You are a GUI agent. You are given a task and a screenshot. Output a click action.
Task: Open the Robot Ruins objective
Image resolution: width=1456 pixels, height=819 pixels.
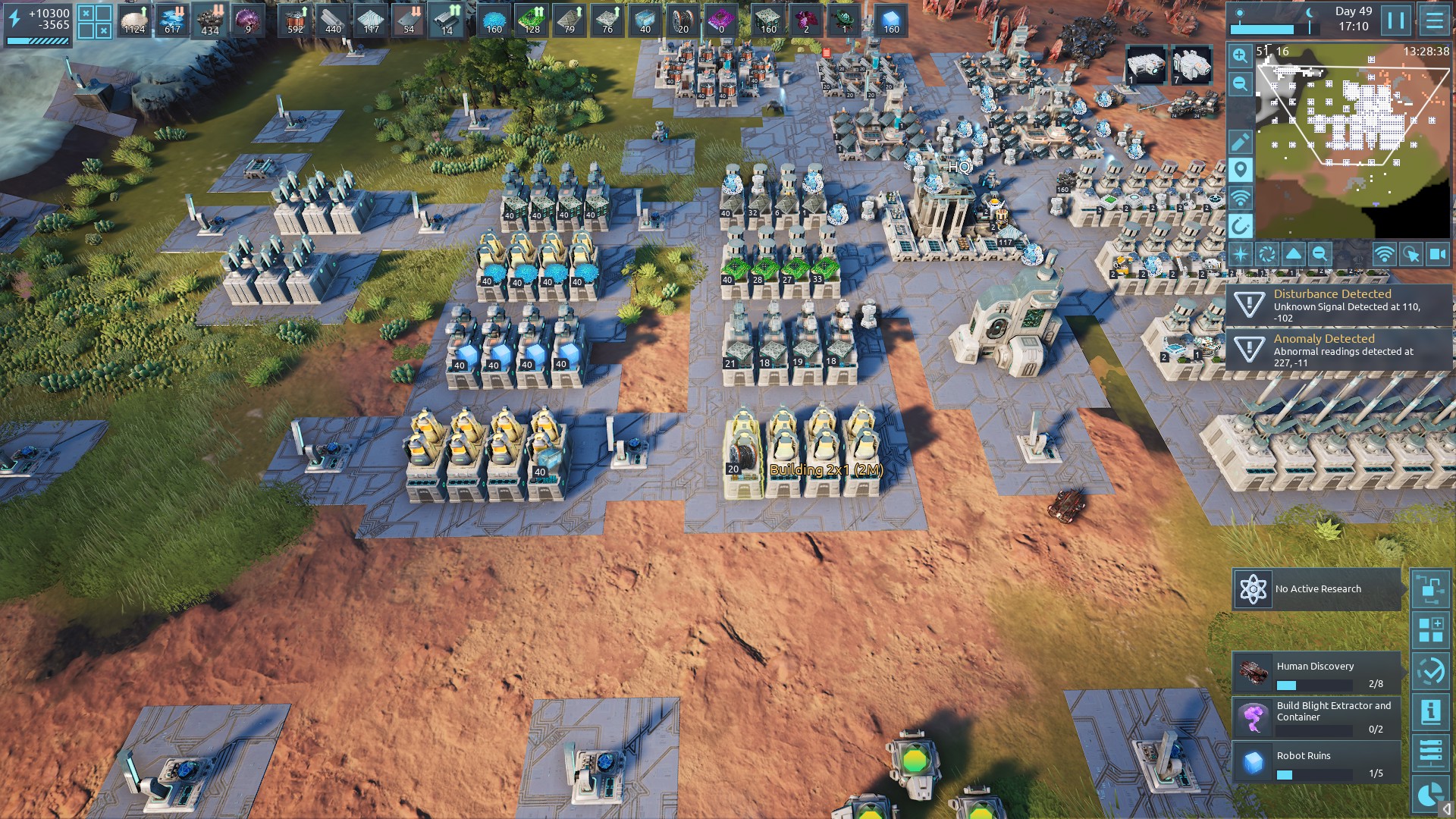tap(1316, 762)
